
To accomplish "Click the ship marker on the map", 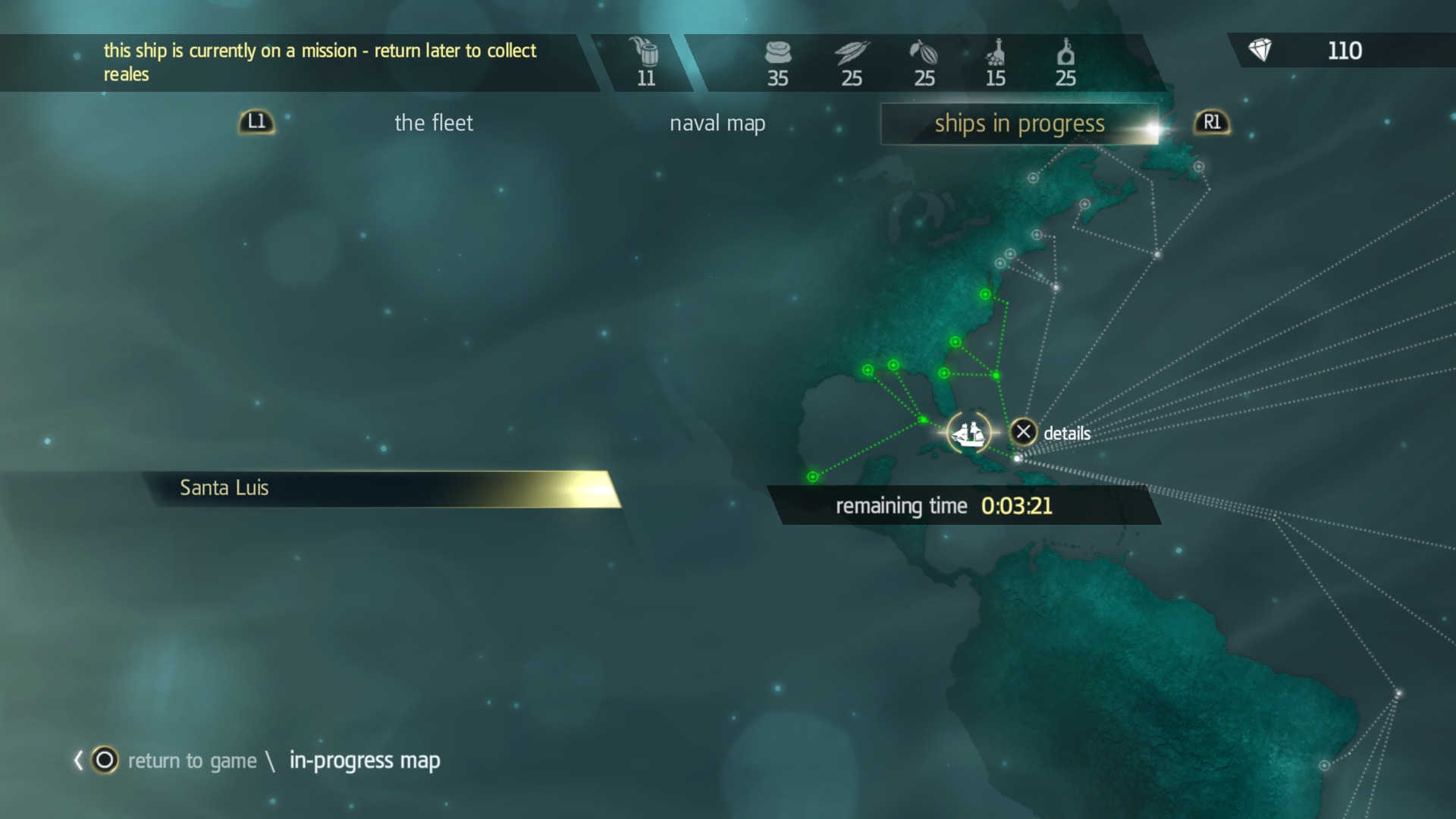I will pos(968,433).
